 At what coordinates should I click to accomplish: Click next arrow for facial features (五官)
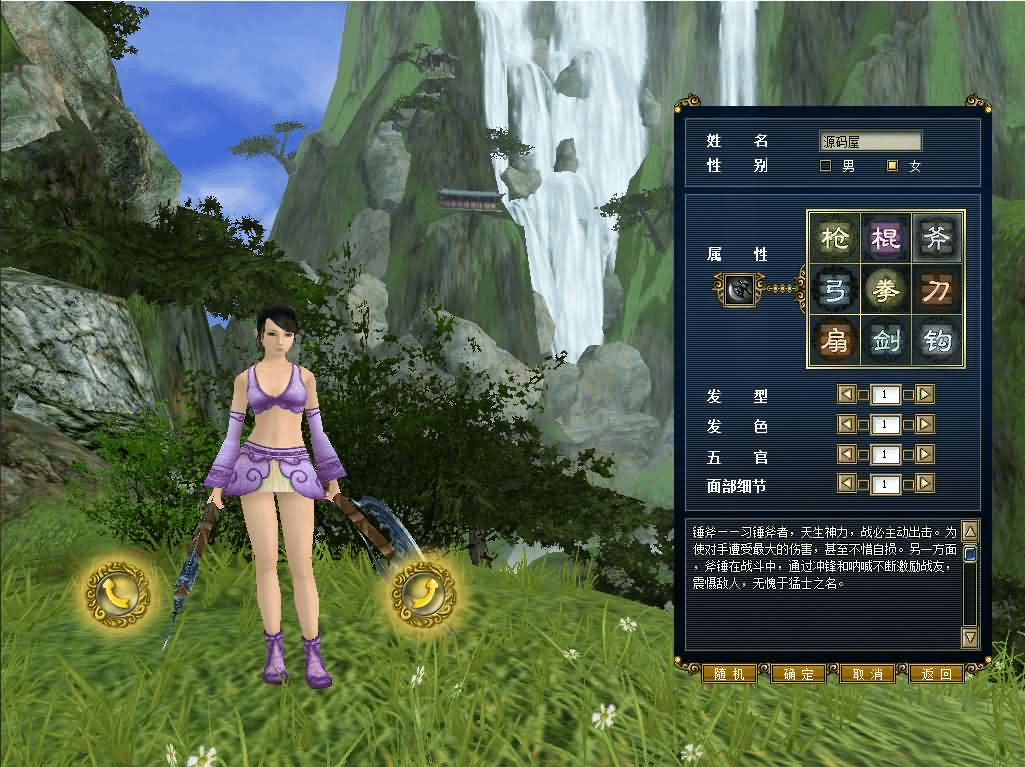pos(925,454)
